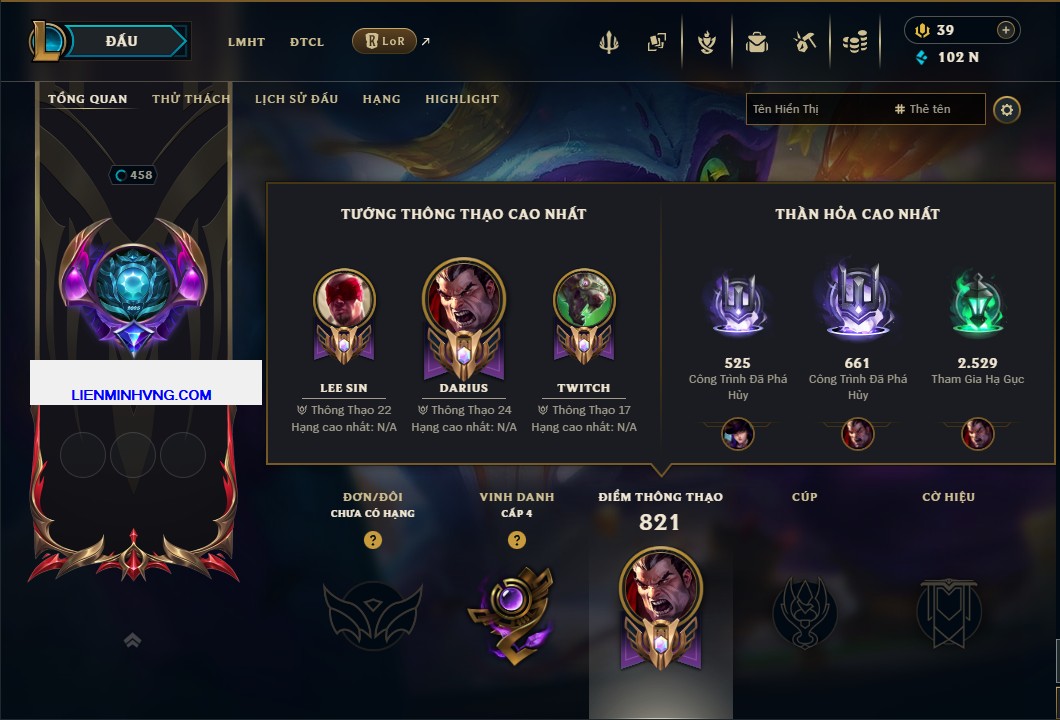Select the Lee Sin mastery portrait
The height and width of the screenshot is (720, 1060).
click(345, 299)
